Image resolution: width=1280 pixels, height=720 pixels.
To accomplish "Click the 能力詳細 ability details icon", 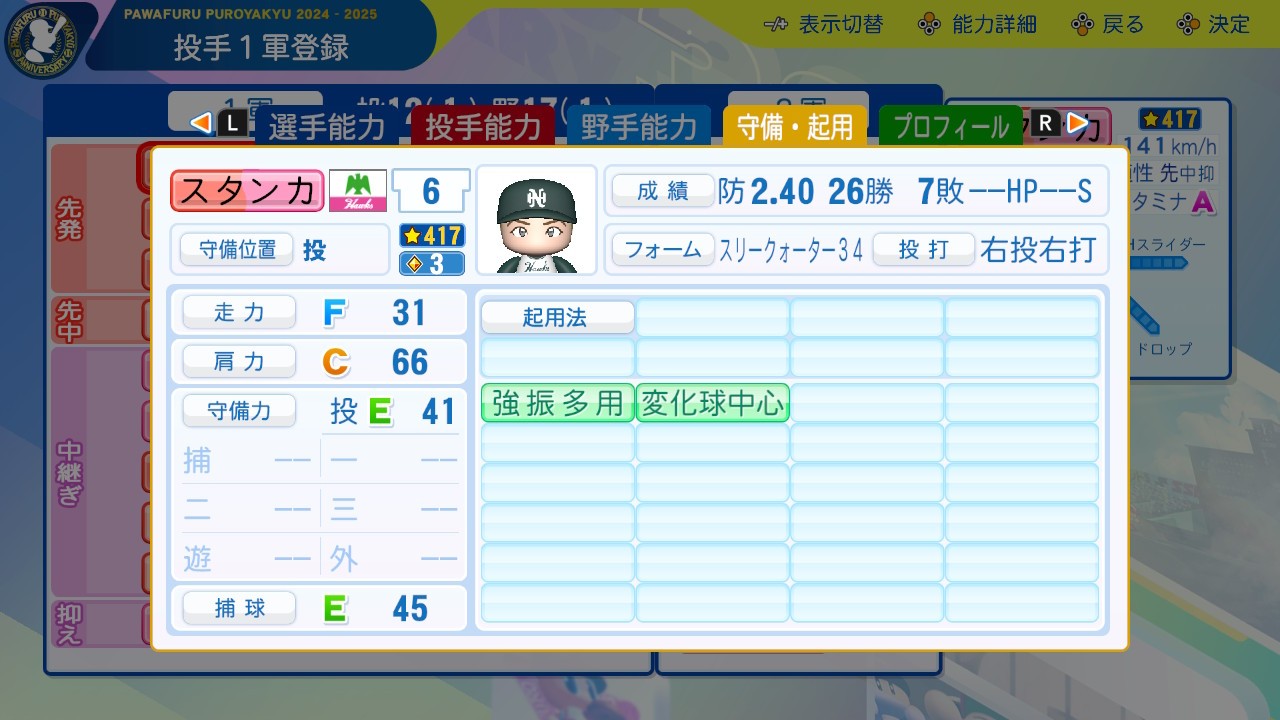I will point(928,24).
